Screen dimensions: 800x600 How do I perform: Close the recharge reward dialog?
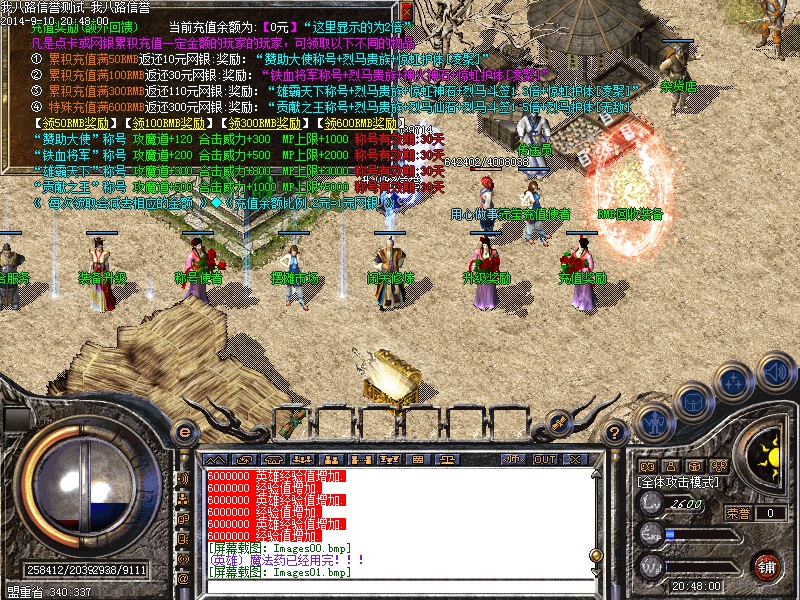tap(407, 14)
